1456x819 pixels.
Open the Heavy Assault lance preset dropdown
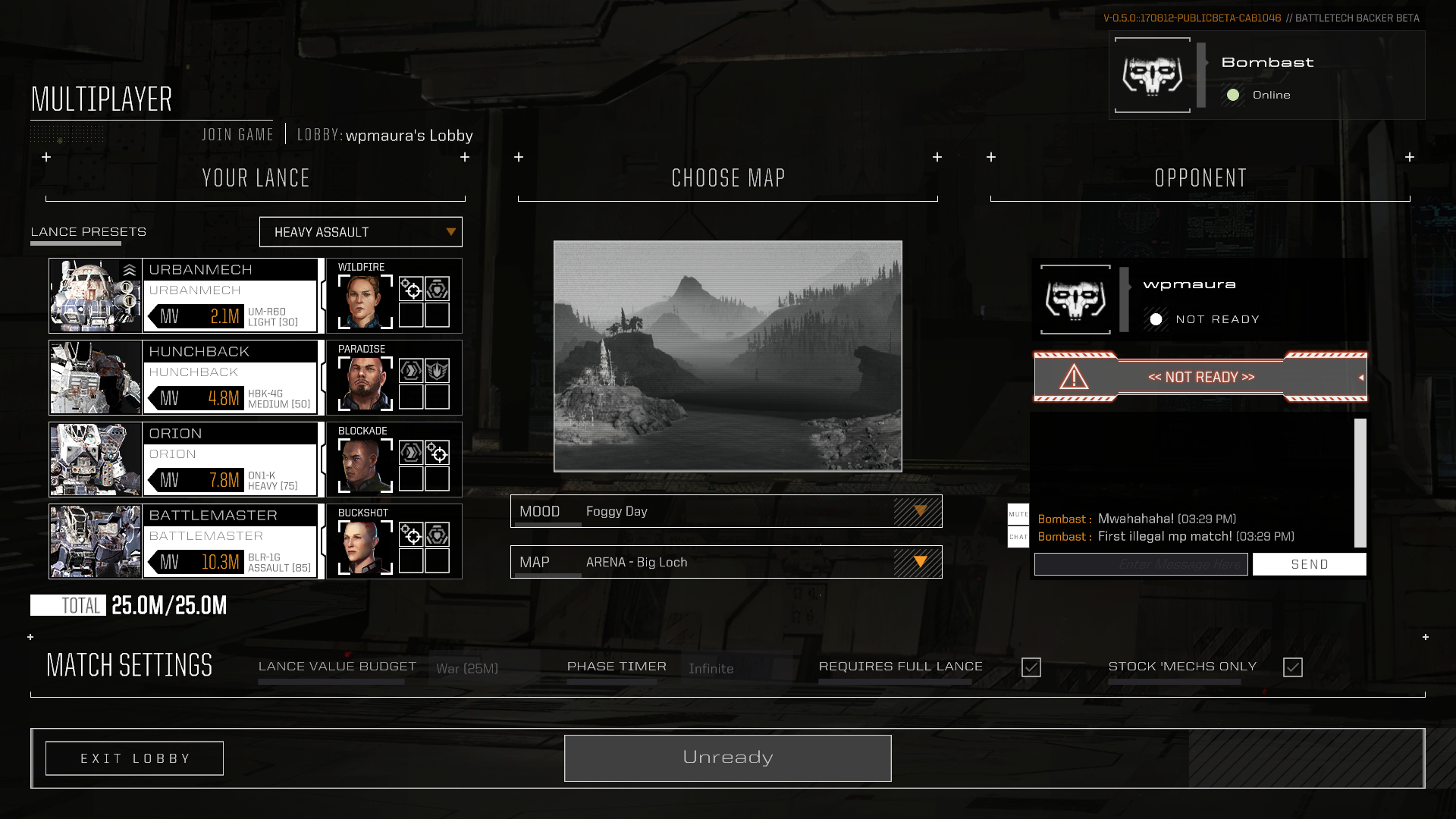[x=360, y=232]
